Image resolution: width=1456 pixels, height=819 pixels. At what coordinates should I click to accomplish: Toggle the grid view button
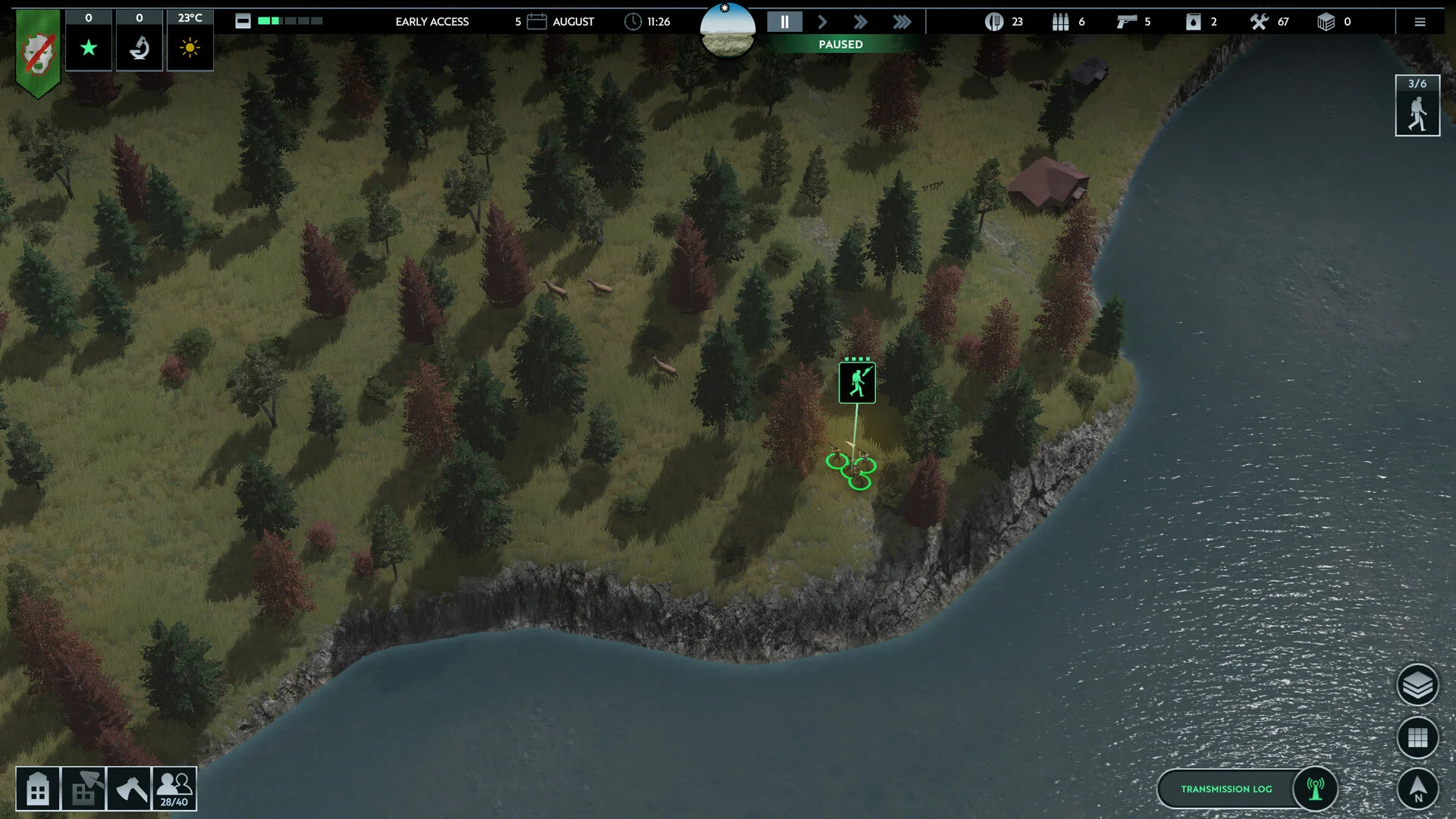[1417, 737]
